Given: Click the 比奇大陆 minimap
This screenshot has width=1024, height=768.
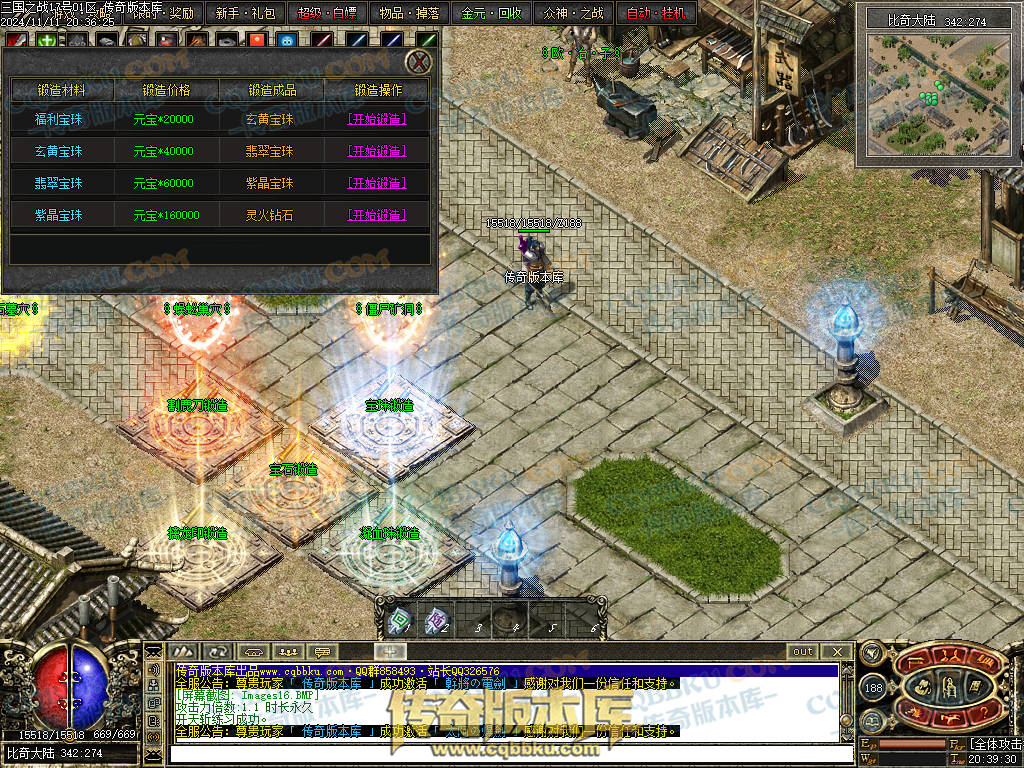Looking at the screenshot, I should (937, 88).
